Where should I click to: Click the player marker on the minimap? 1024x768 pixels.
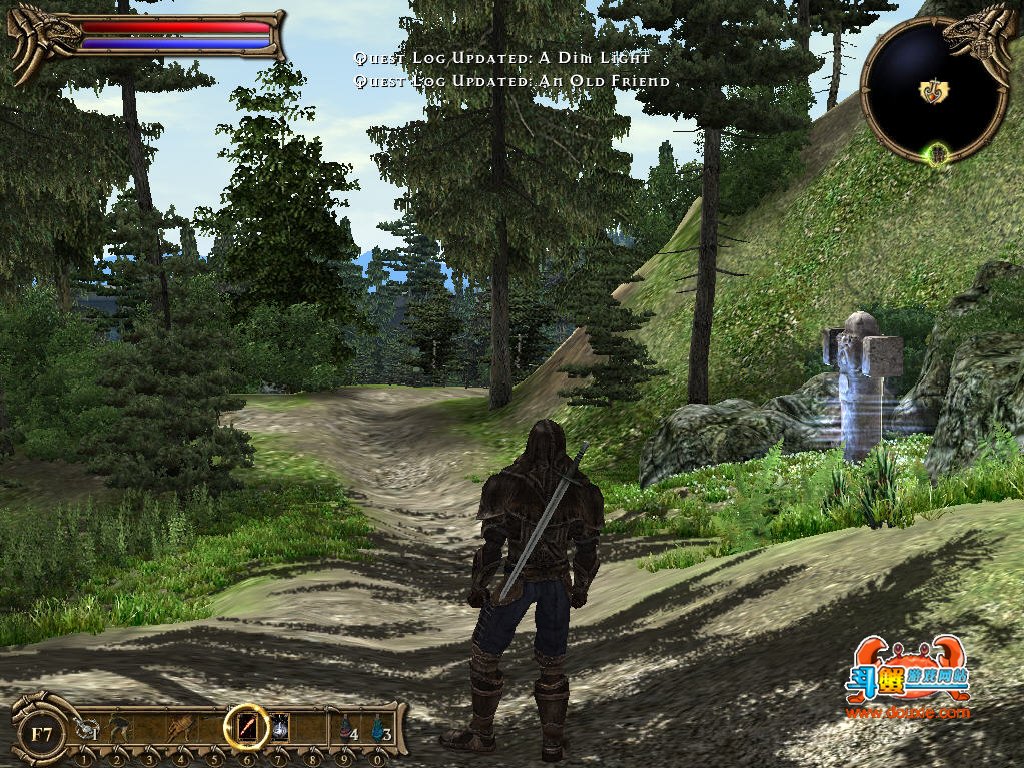point(934,91)
